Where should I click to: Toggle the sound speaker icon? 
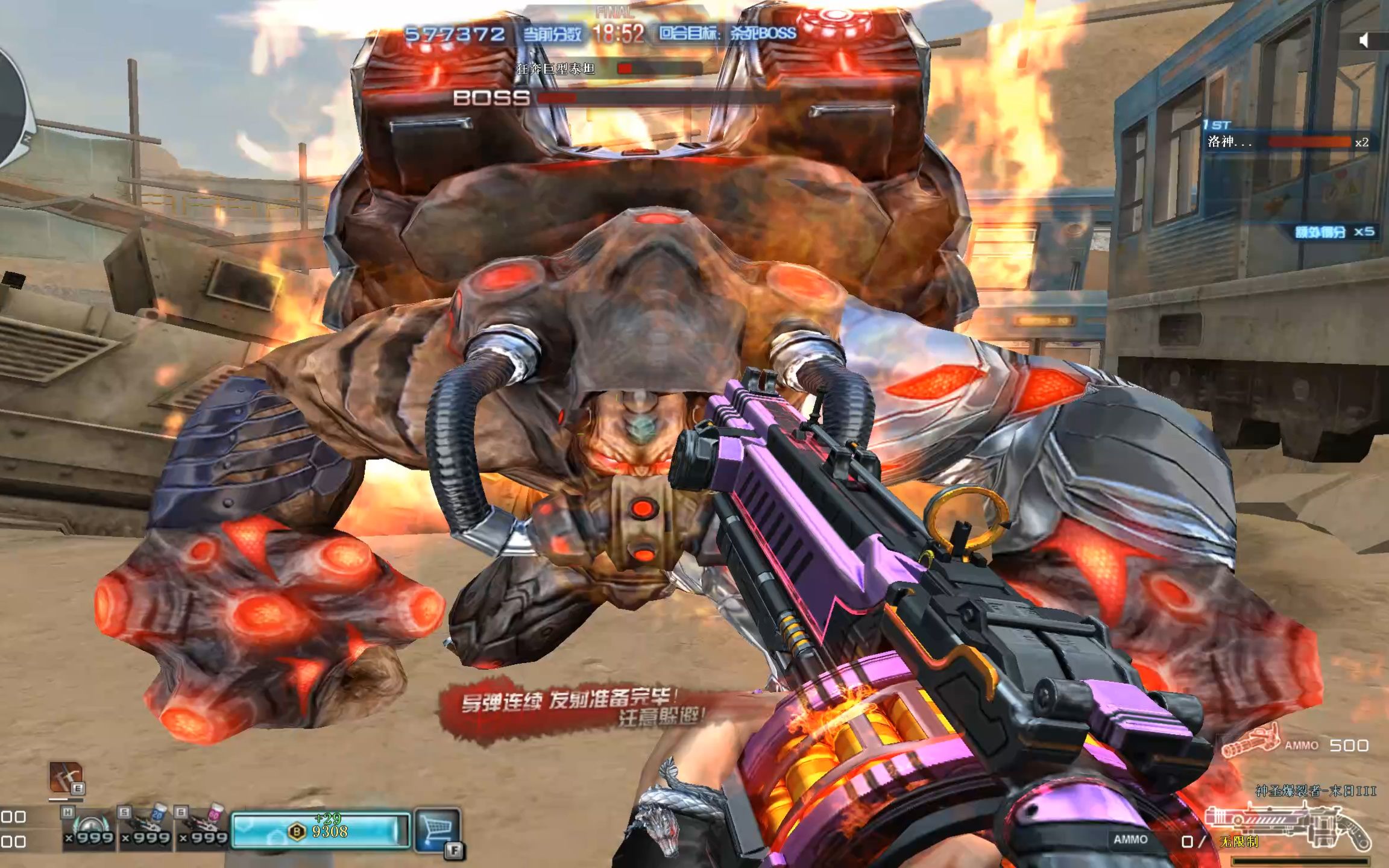click(1365, 40)
